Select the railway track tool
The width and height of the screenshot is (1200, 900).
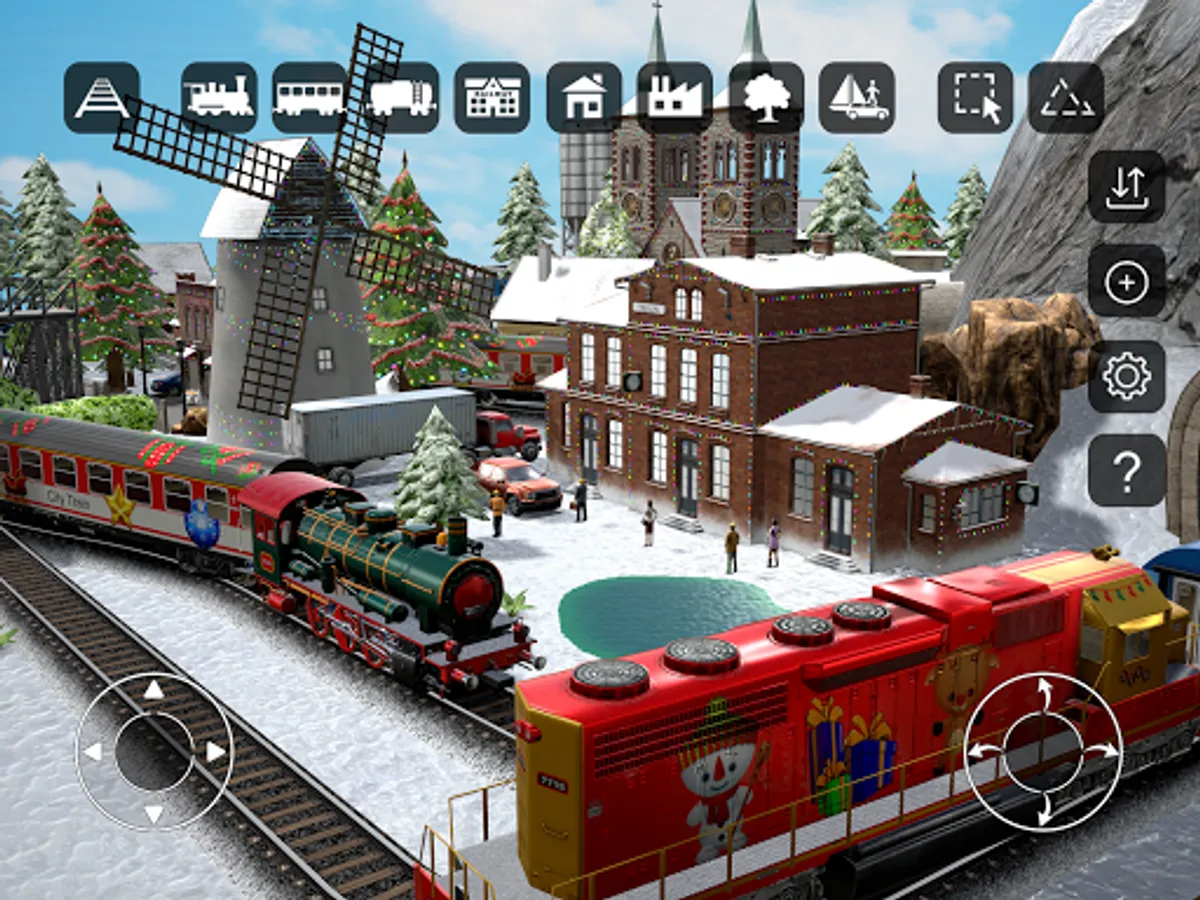[x=102, y=98]
